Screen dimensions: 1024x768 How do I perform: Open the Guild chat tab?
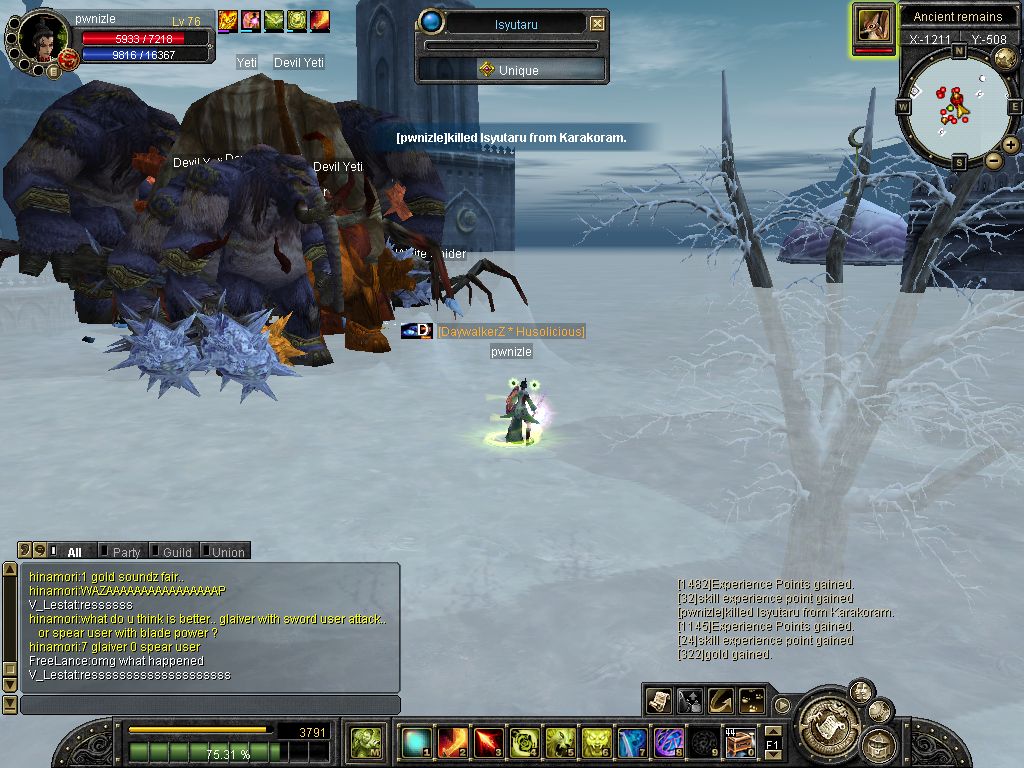coord(176,552)
